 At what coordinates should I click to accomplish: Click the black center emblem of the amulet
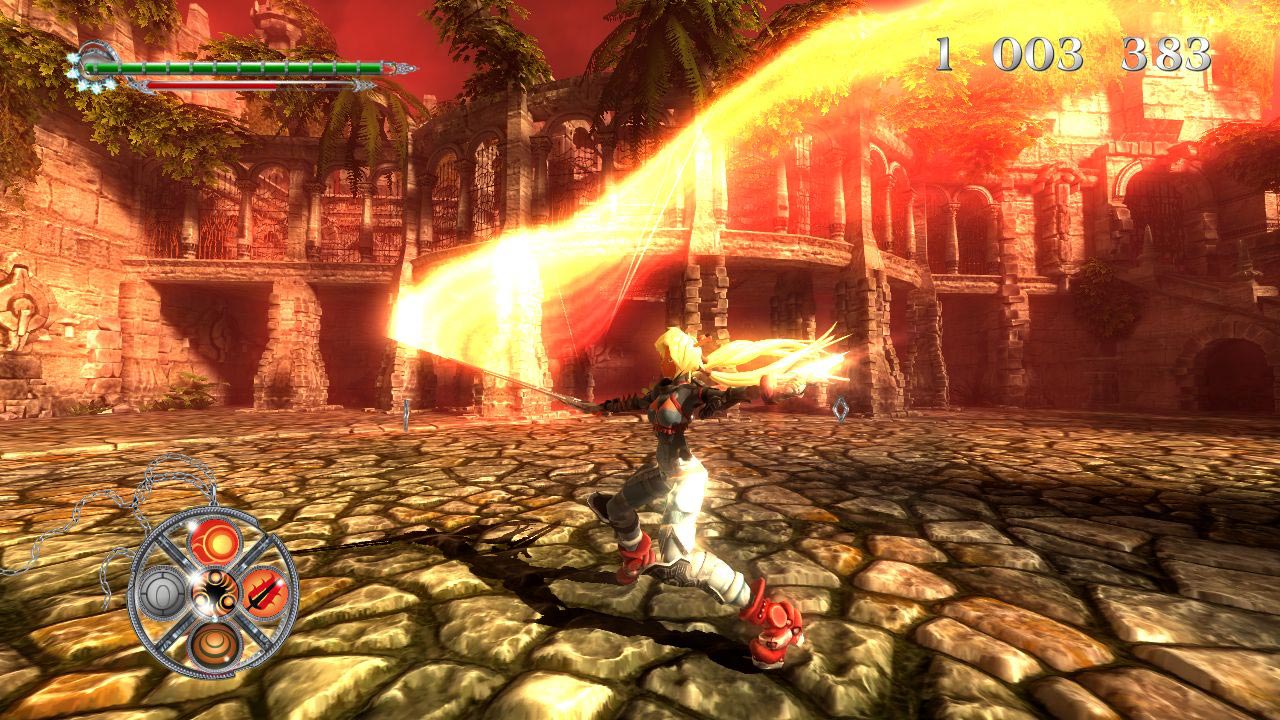pos(213,594)
